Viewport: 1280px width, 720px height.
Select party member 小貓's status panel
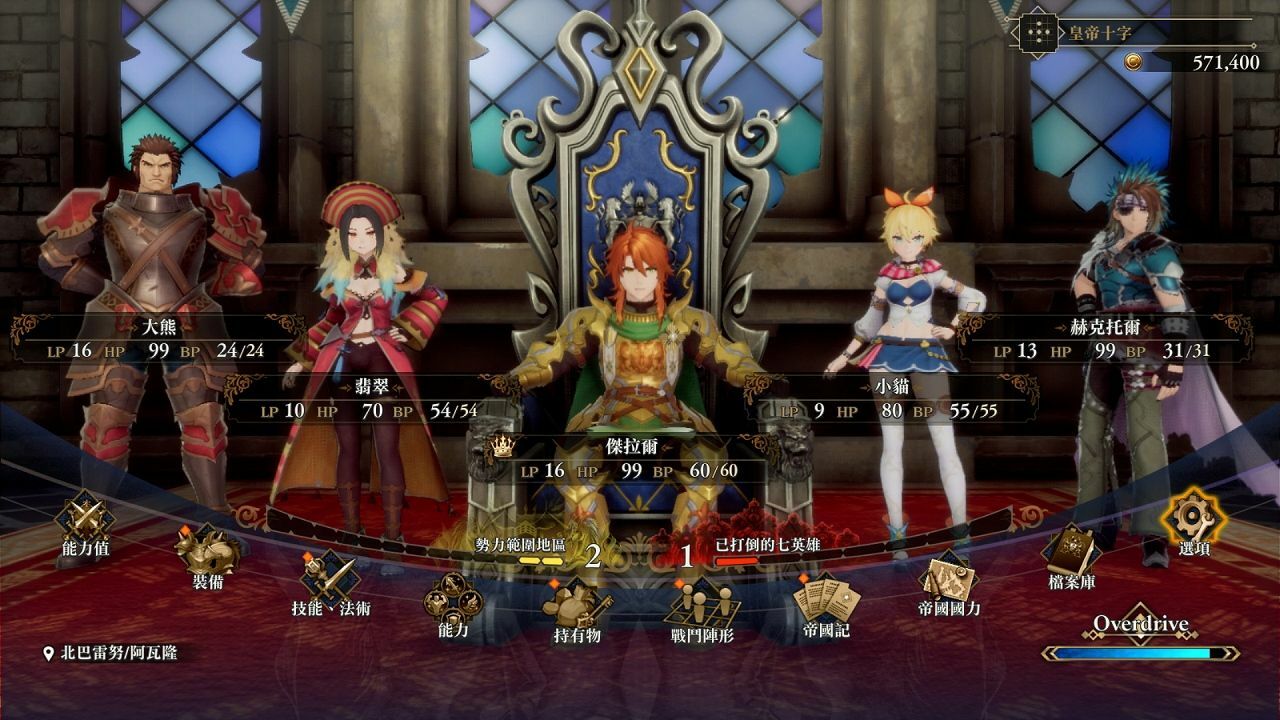tap(888, 398)
